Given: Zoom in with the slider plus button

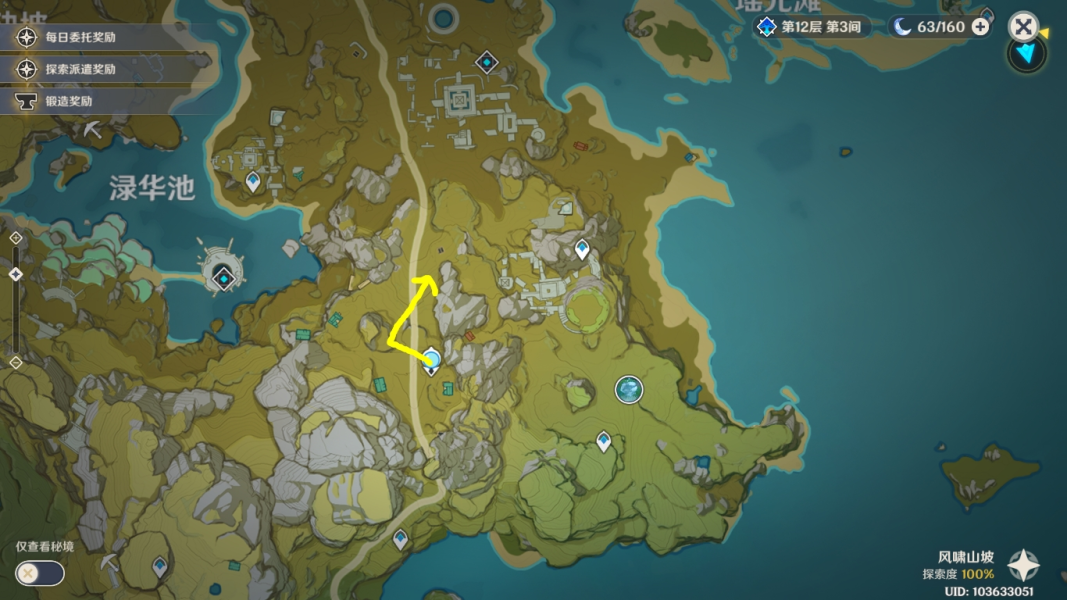Looking at the screenshot, I should point(15,238).
